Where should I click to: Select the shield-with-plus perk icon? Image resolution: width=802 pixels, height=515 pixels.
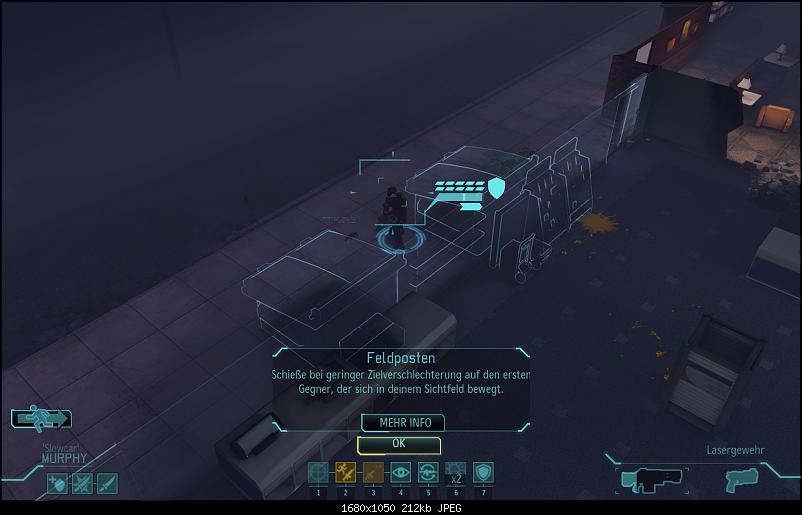(57, 484)
